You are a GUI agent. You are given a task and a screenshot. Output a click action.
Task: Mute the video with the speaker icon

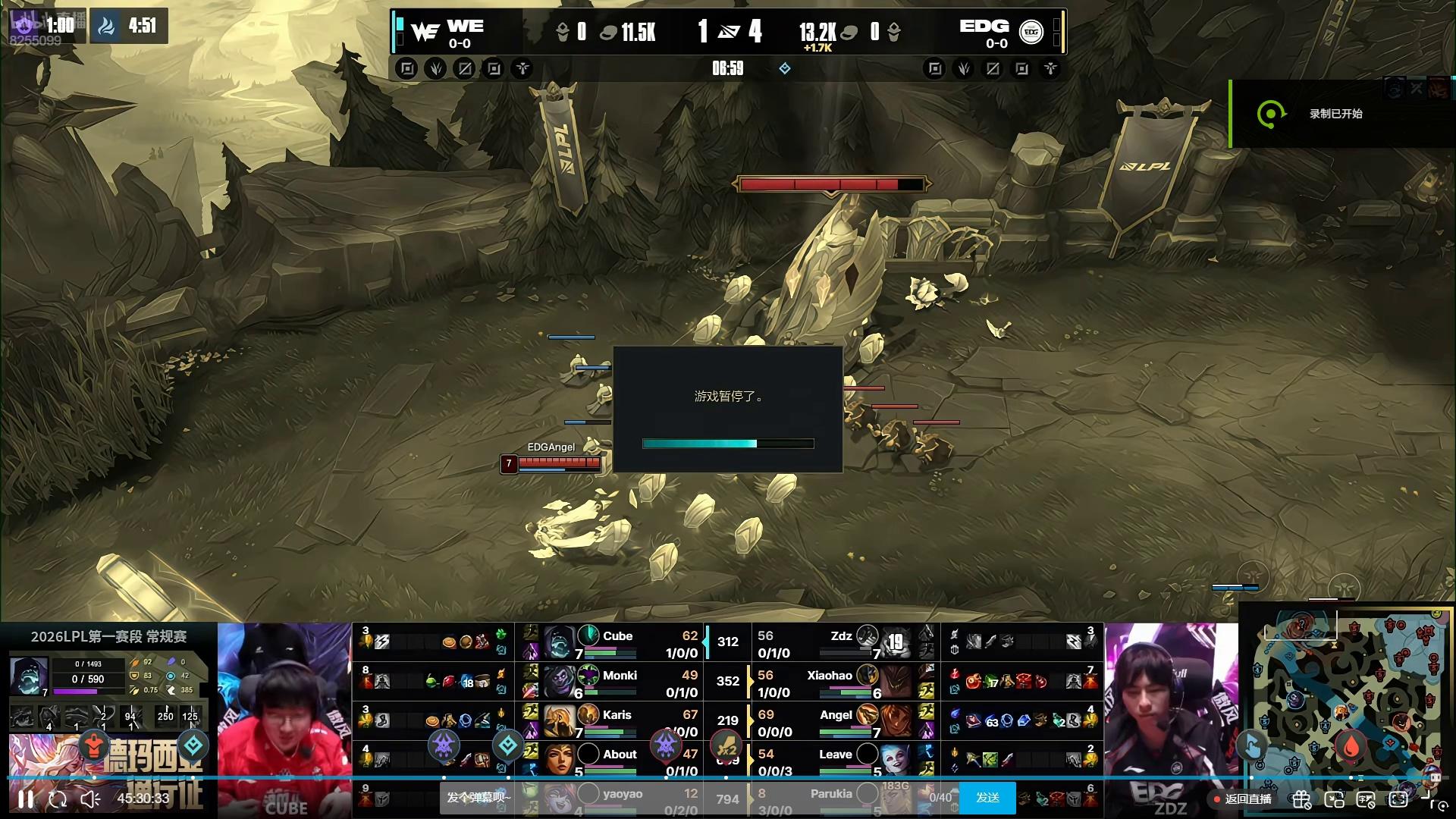click(90, 799)
